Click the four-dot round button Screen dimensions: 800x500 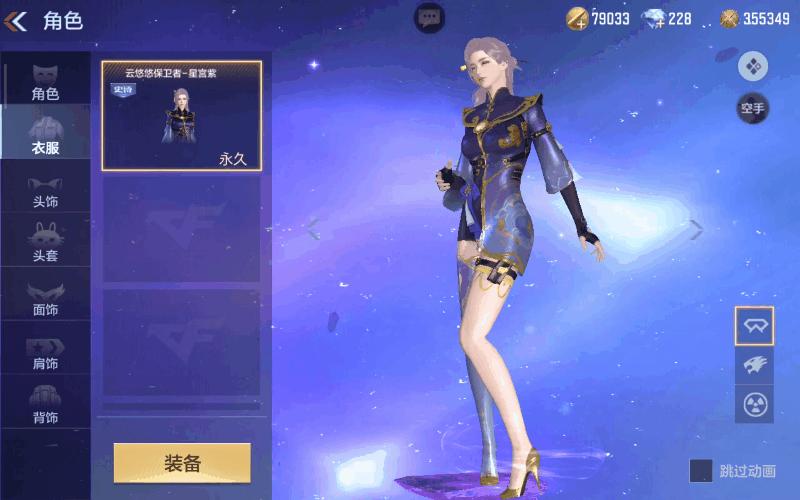(x=752, y=66)
